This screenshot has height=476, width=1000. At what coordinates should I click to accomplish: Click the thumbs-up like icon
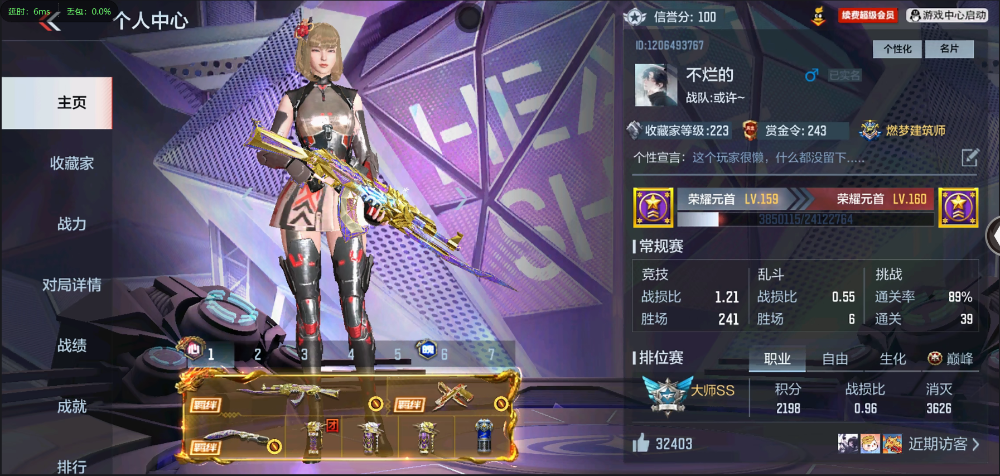640,443
